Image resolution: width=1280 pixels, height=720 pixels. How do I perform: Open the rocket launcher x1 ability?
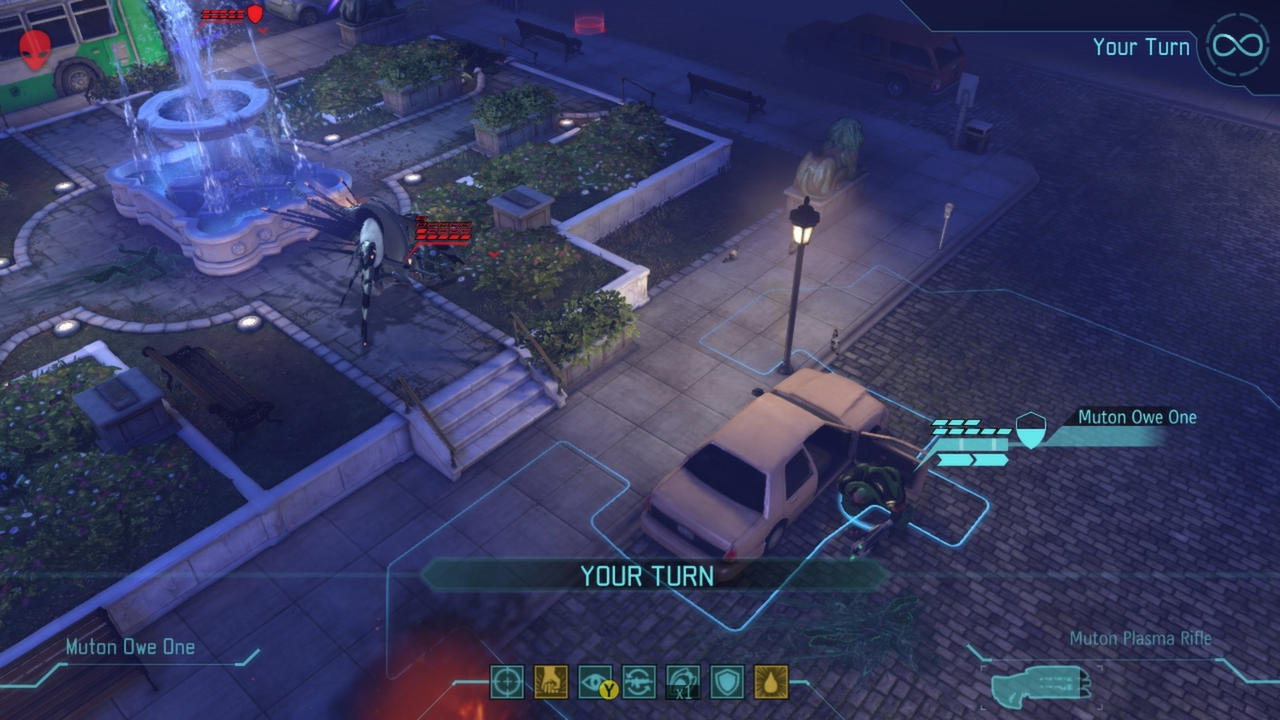[682, 682]
